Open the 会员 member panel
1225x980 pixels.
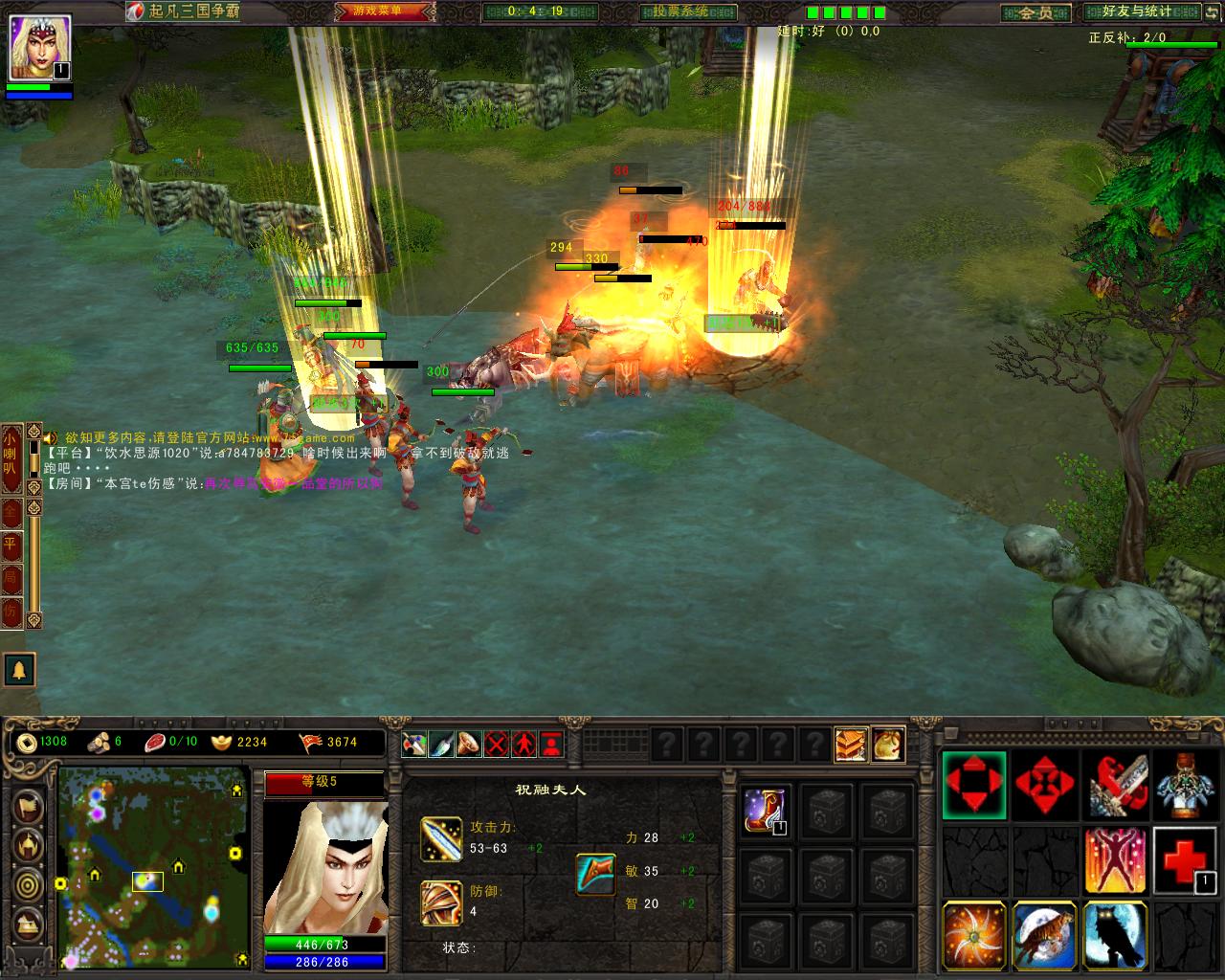pos(1036,12)
